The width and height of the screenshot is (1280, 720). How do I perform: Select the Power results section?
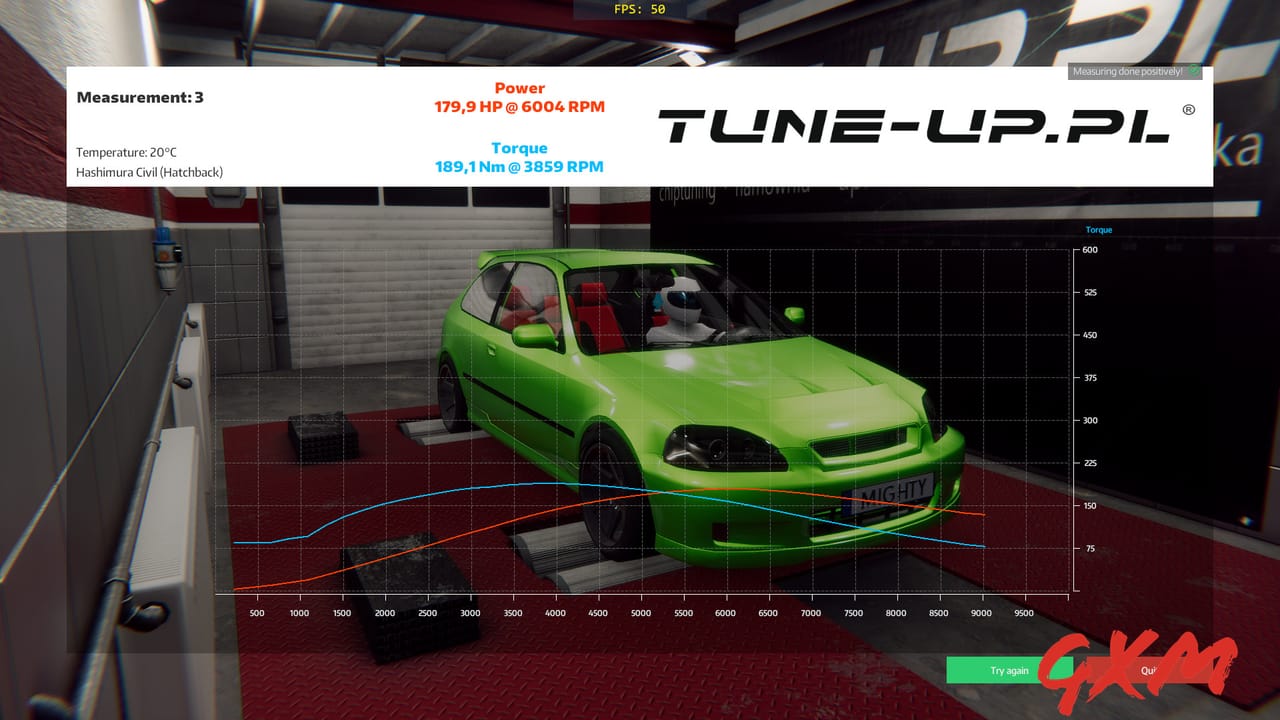pyautogui.click(x=518, y=97)
